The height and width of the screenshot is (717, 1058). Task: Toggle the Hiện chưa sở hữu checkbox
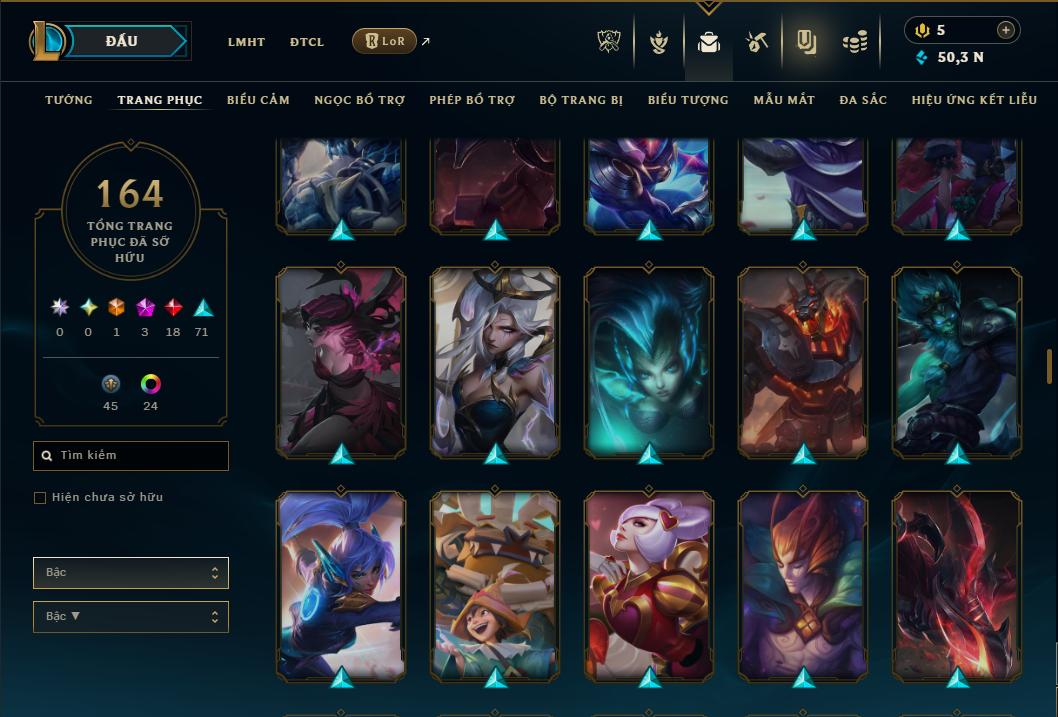click(40, 498)
